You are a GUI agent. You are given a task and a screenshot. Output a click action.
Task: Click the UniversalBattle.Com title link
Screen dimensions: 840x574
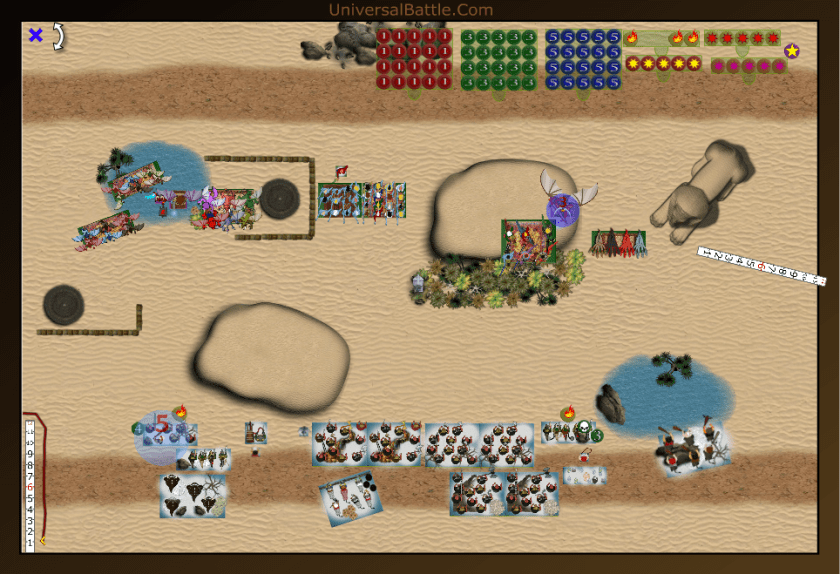click(x=410, y=10)
